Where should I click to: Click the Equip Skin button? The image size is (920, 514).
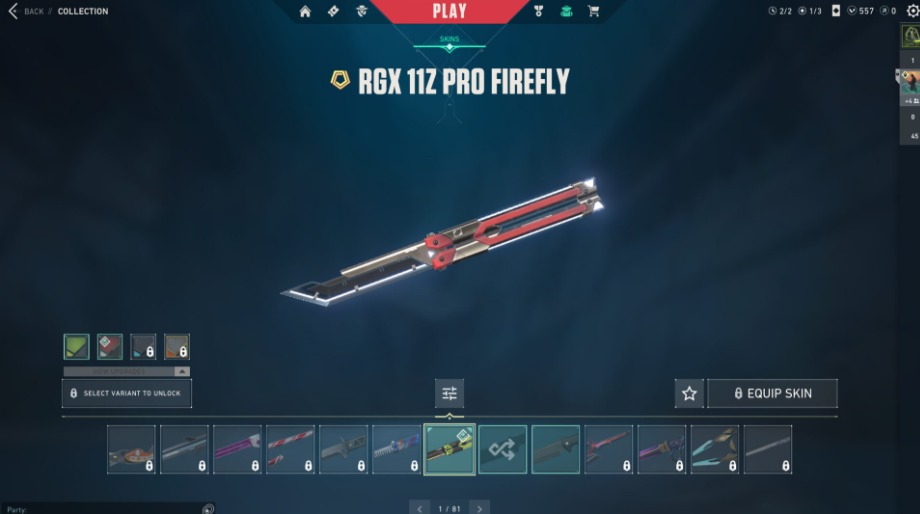[x=772, y=393]
